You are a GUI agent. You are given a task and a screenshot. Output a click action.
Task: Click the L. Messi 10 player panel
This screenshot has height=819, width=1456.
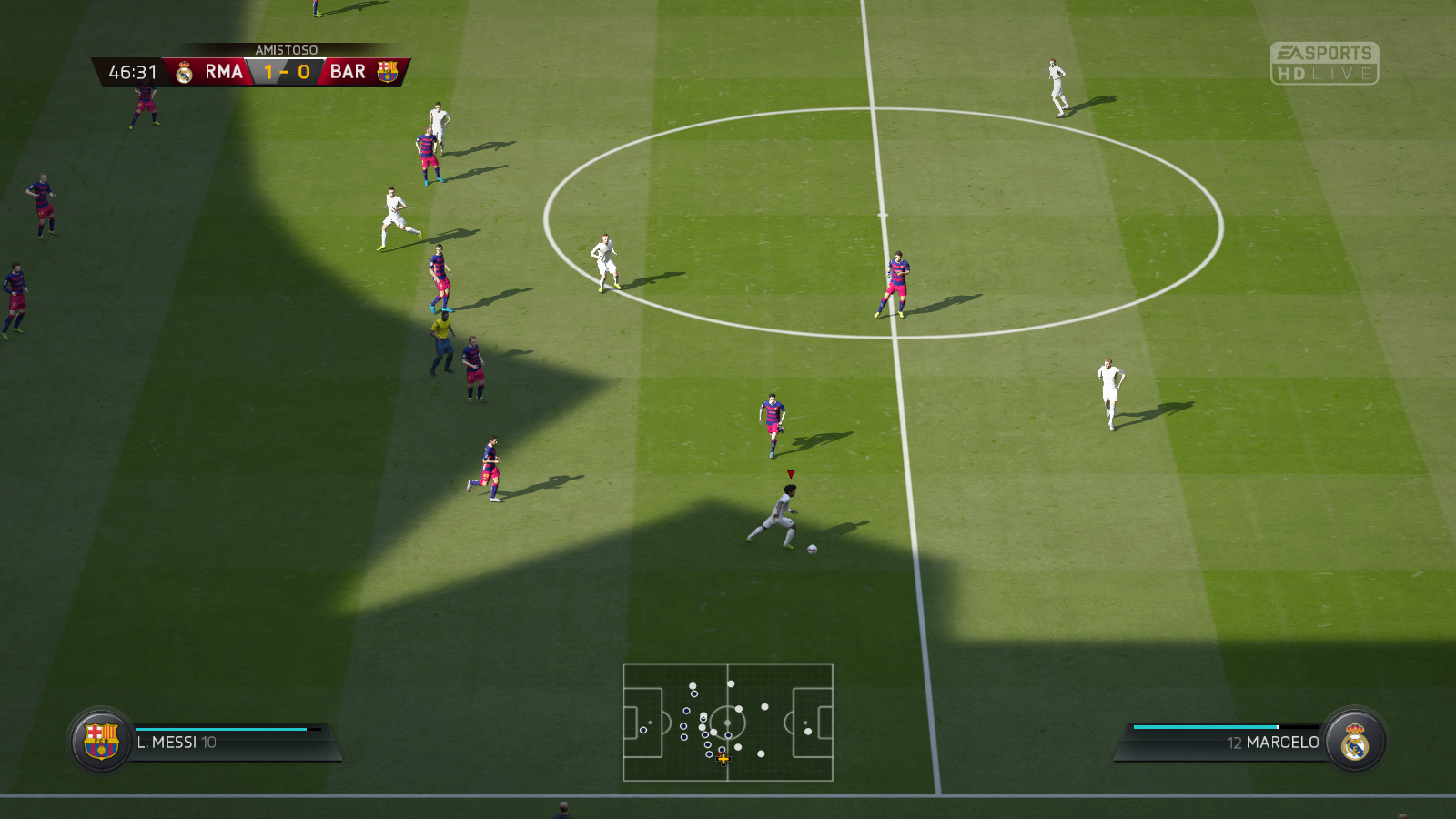pos(232,743)
